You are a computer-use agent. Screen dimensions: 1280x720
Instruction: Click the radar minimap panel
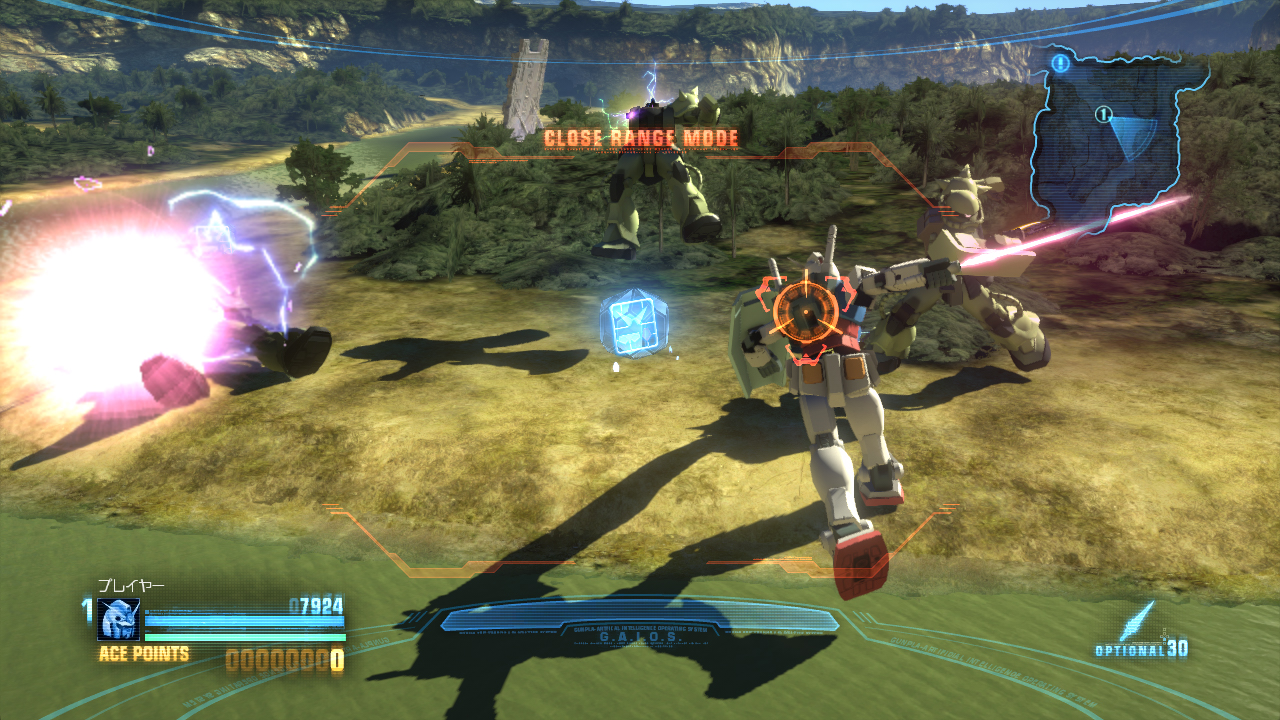(1116, 138)
